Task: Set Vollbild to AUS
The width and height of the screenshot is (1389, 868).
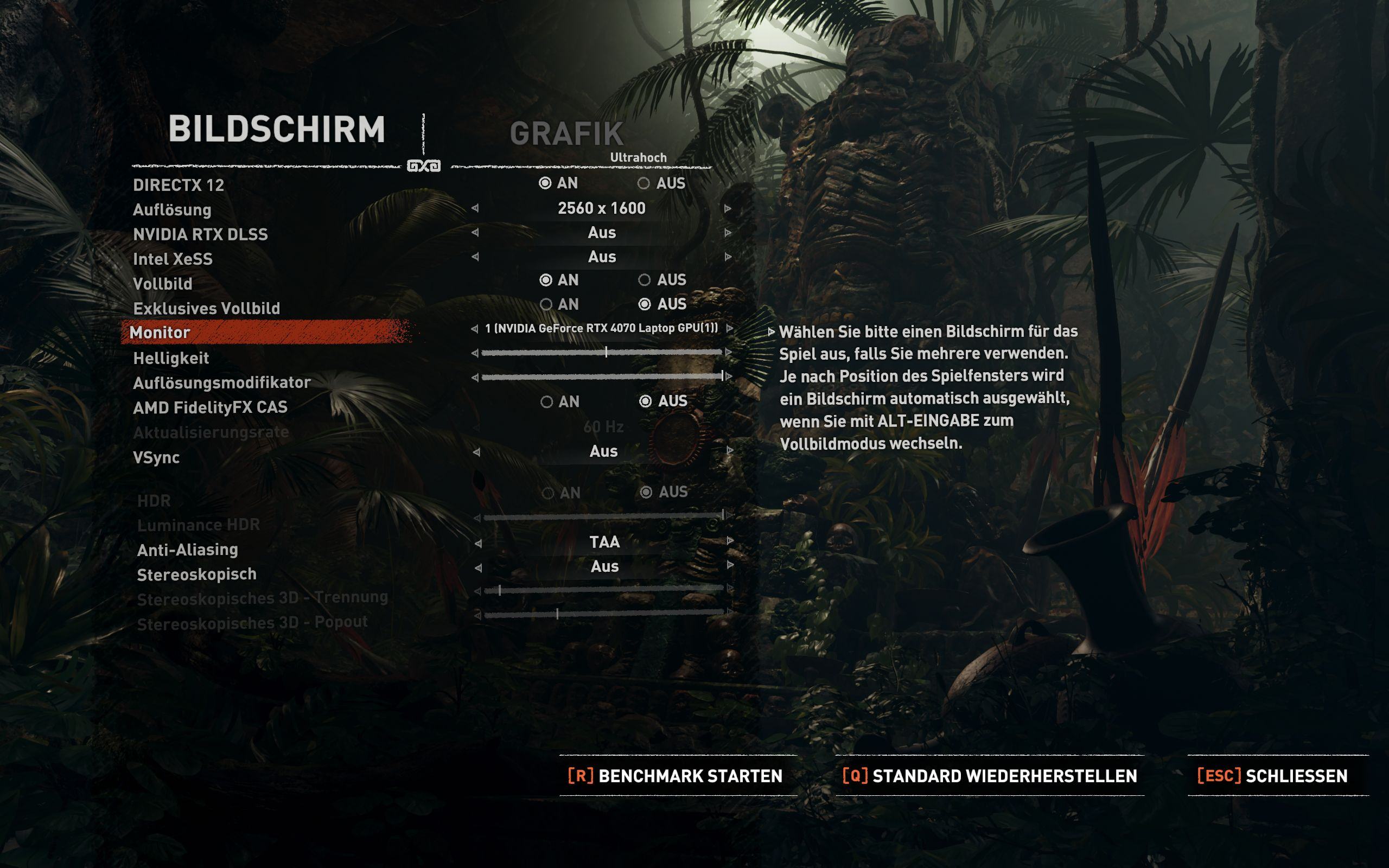Action: [x=645, y=279]
